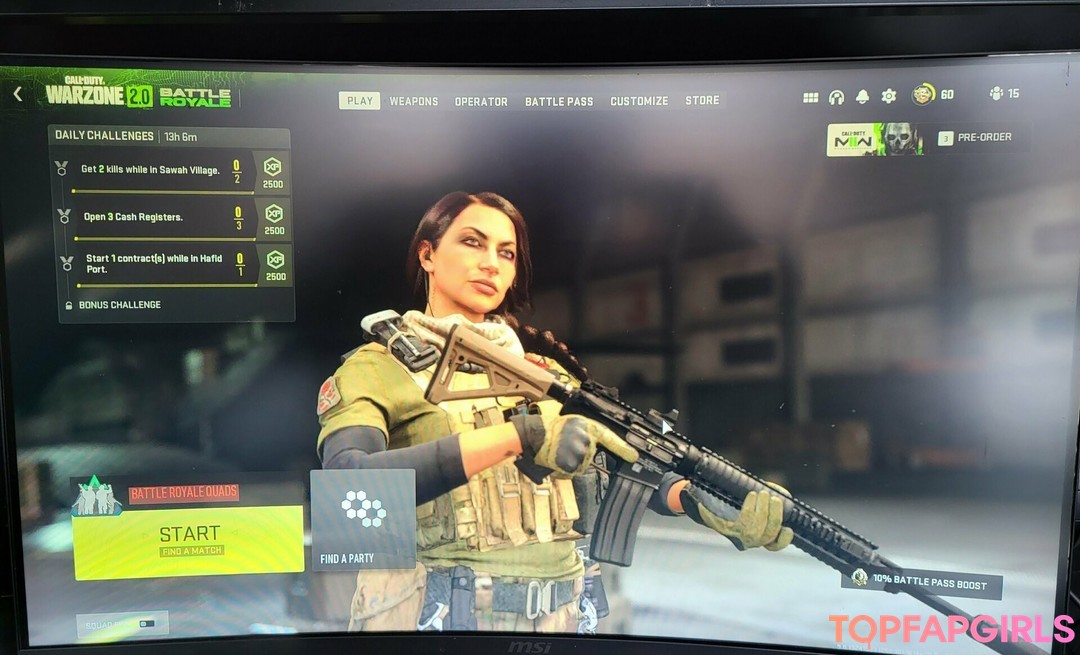Show notifications via the bell icon
This screenshot has height=655, width=1080.
(862, 96)
